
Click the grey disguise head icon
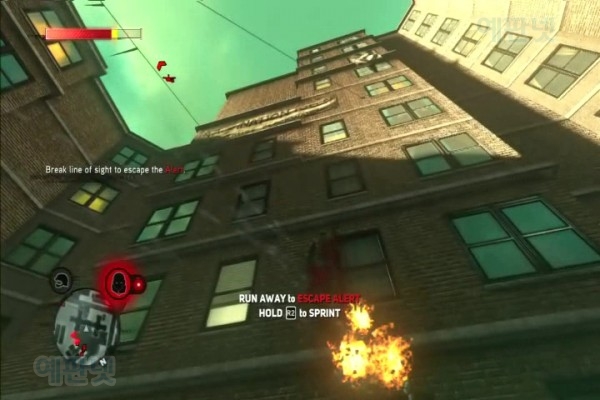coord(62,281)
